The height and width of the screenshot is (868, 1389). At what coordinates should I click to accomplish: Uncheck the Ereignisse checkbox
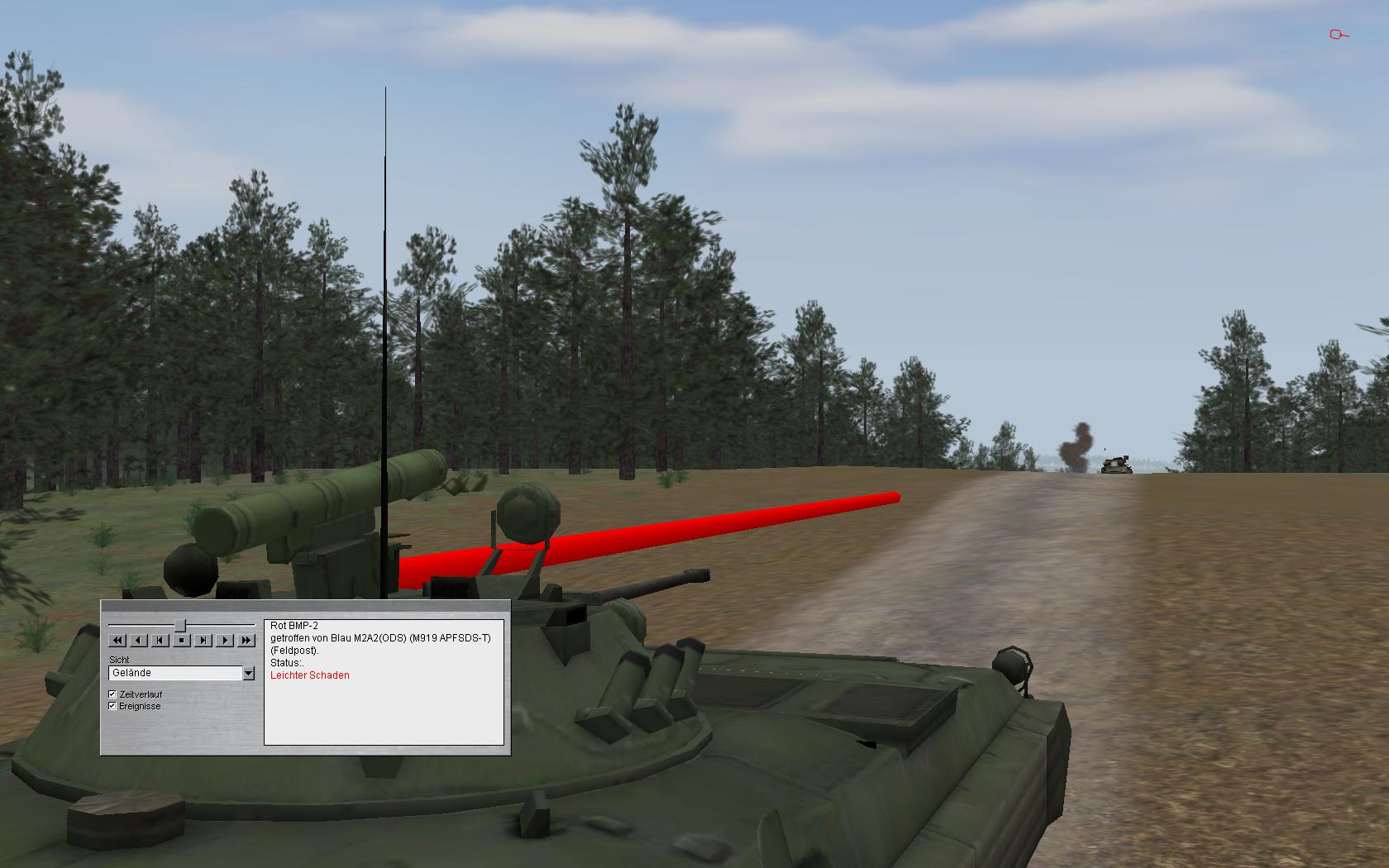click(112, 706)
